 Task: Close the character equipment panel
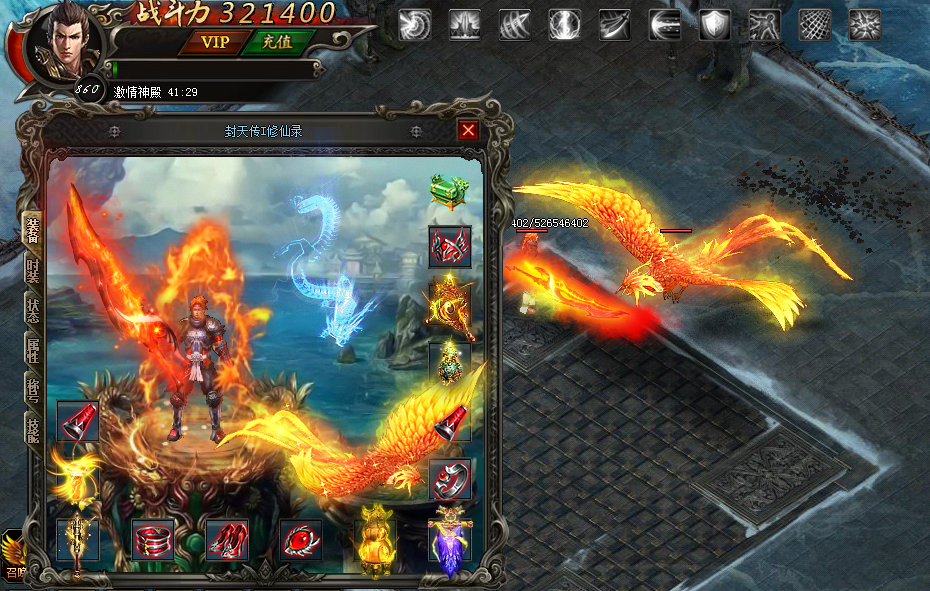pos(468,130)
